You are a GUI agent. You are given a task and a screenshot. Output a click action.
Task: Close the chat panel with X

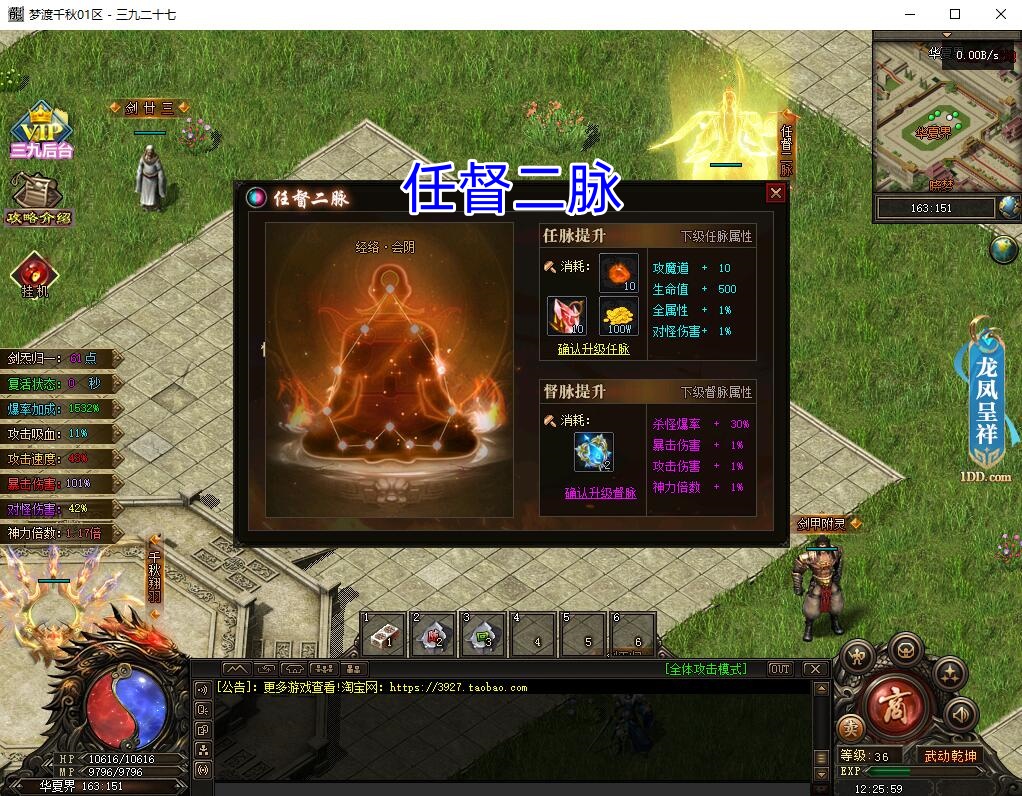click(x=814, y=669)
